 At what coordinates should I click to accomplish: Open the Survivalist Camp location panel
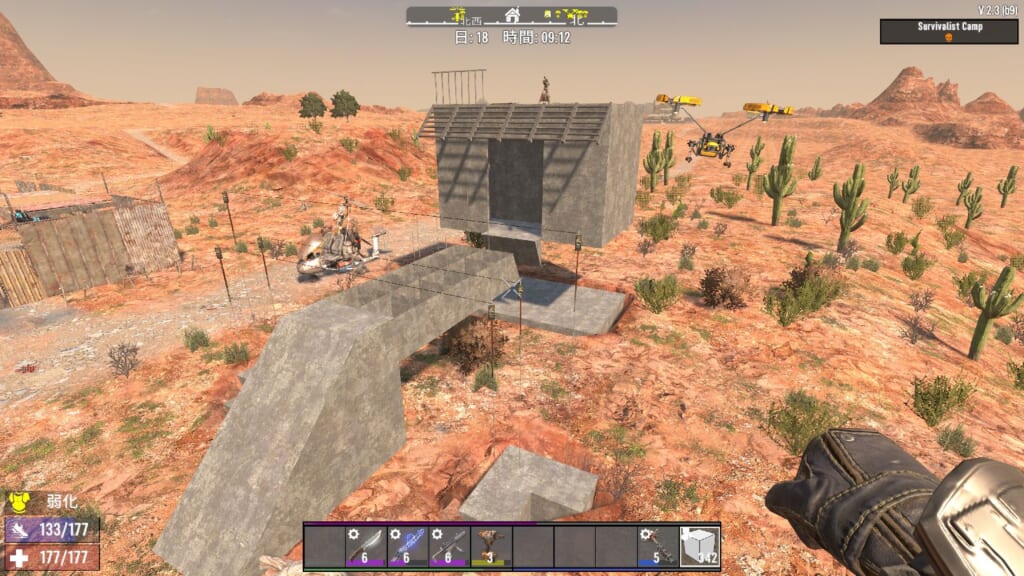[x=949, y=31]
